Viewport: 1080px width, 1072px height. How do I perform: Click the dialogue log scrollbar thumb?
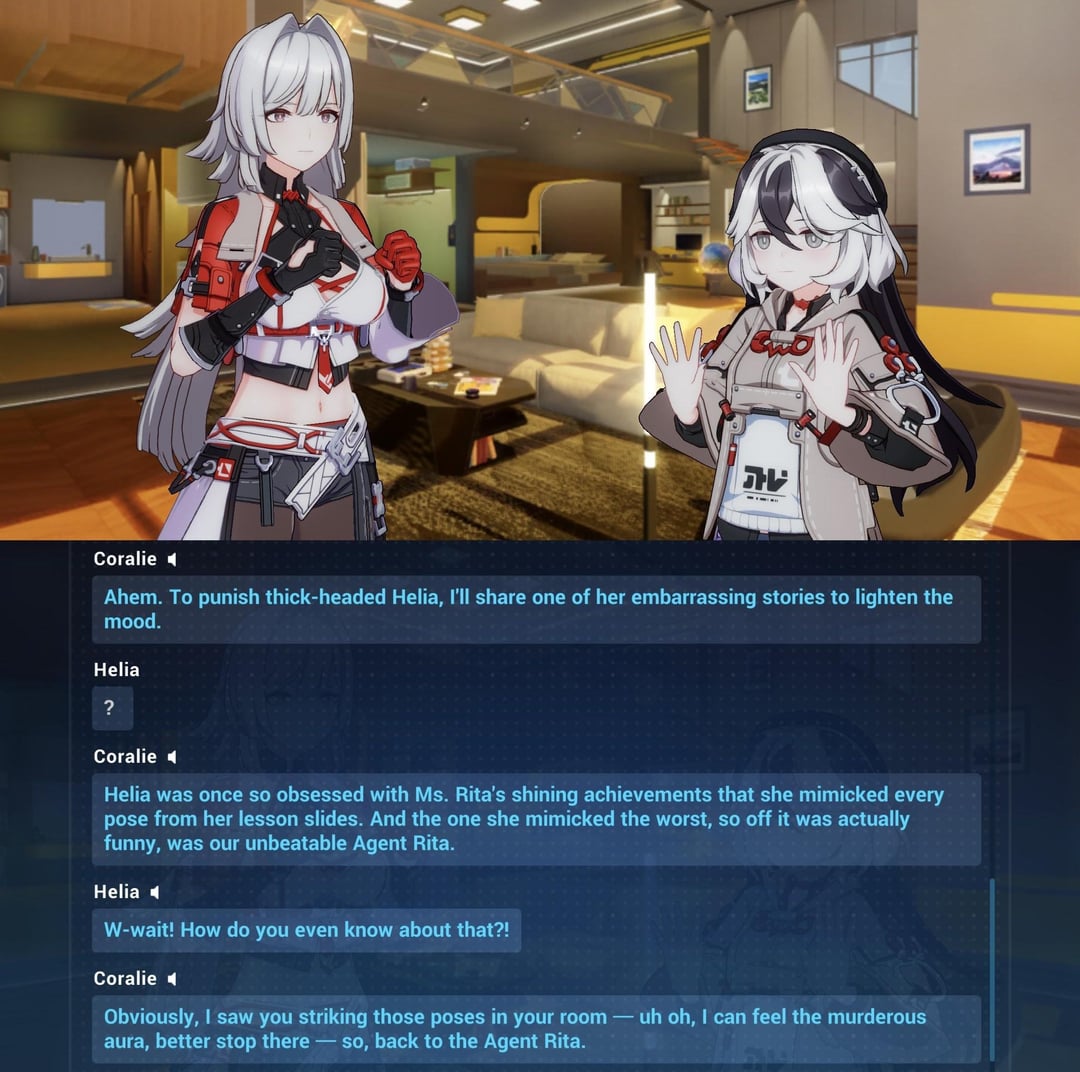point(992,968)
